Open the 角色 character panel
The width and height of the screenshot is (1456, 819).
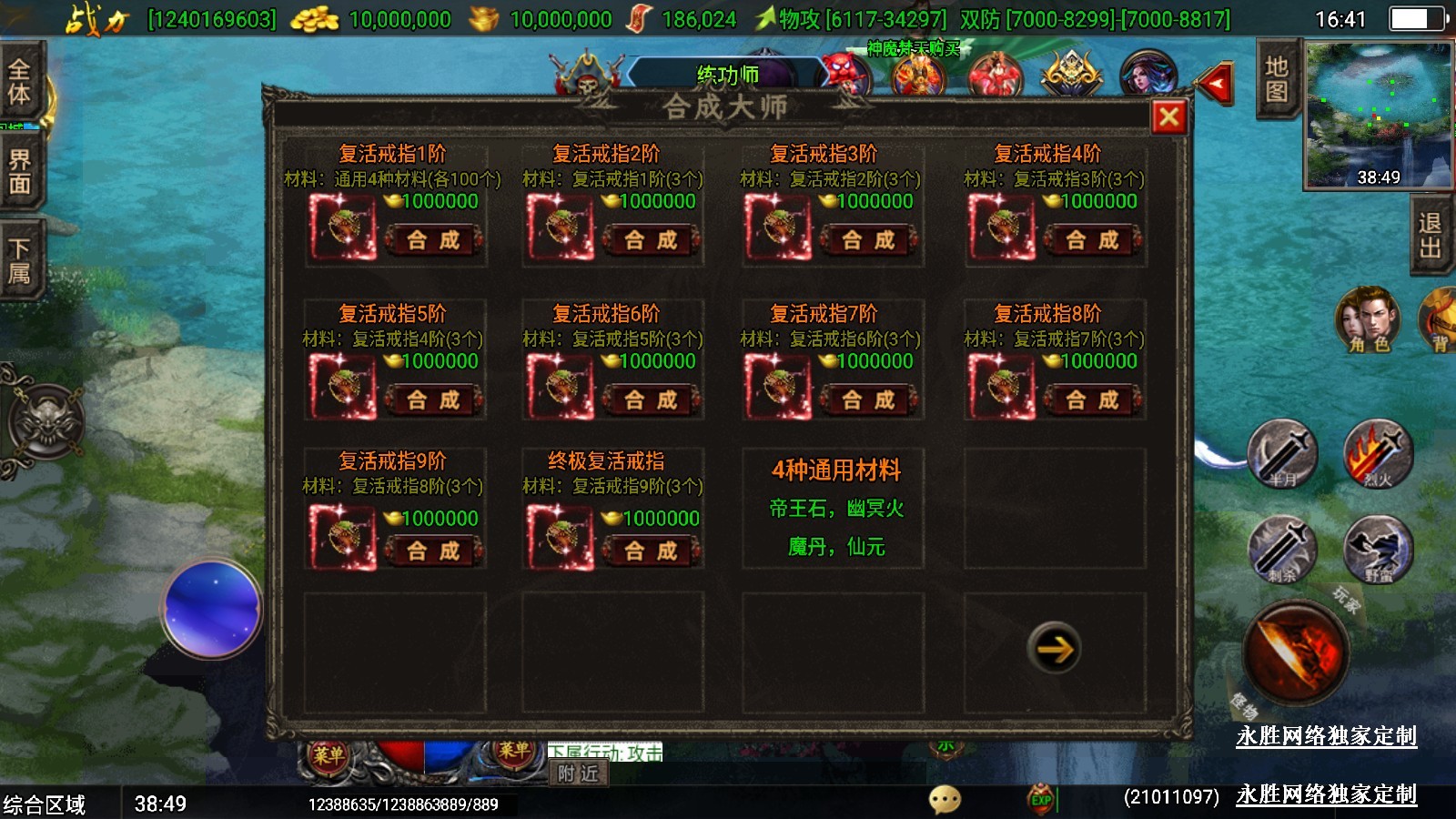pos(1368,320)
